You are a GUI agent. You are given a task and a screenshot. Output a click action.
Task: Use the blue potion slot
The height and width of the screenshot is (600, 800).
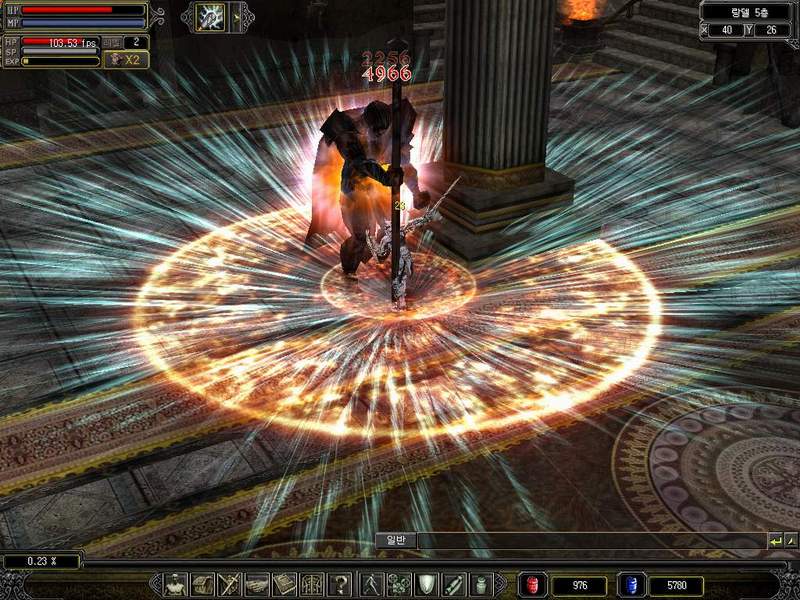pyautogui.click(x=632, y=586)
